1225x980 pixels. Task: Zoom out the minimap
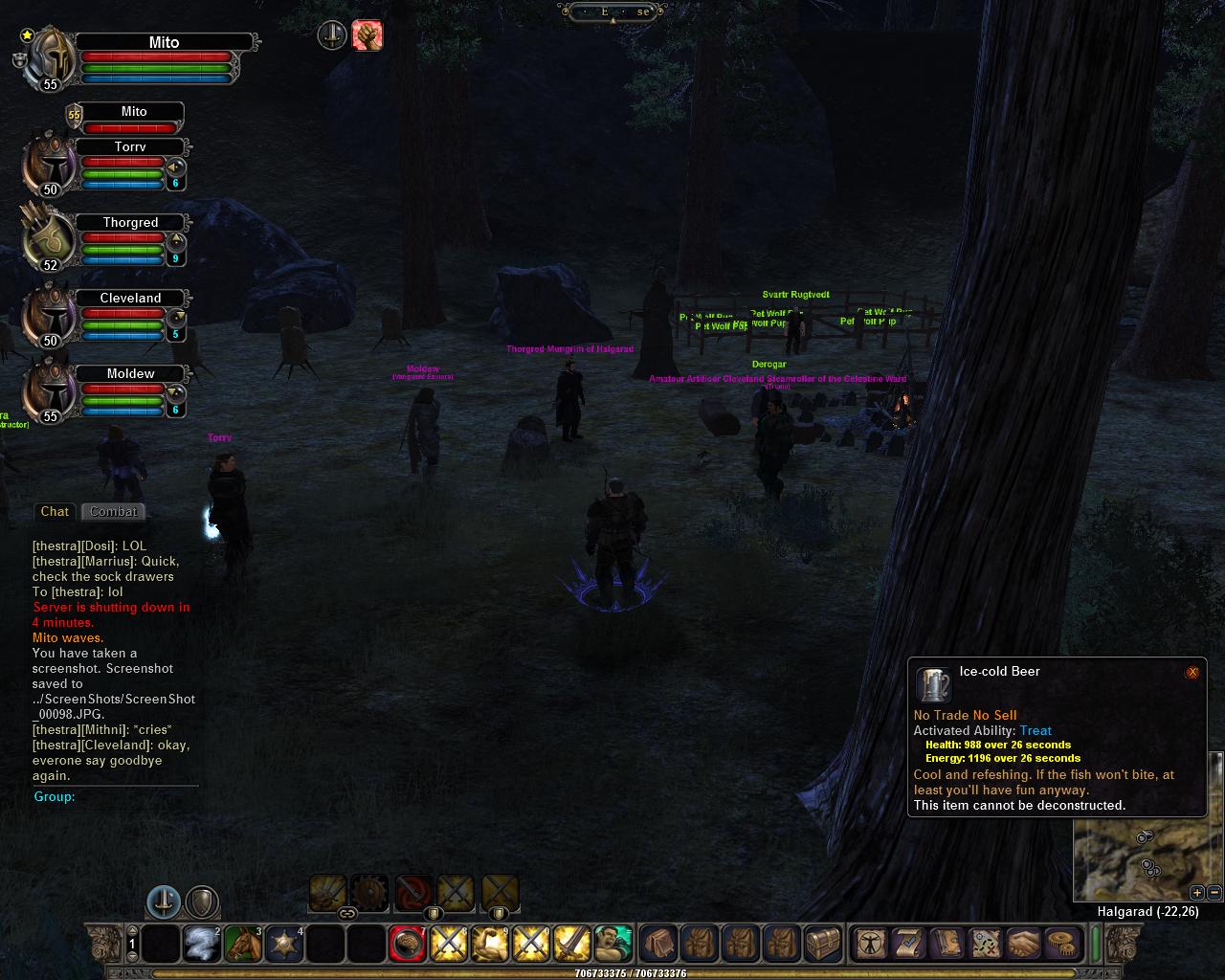tap(1214, 893)
